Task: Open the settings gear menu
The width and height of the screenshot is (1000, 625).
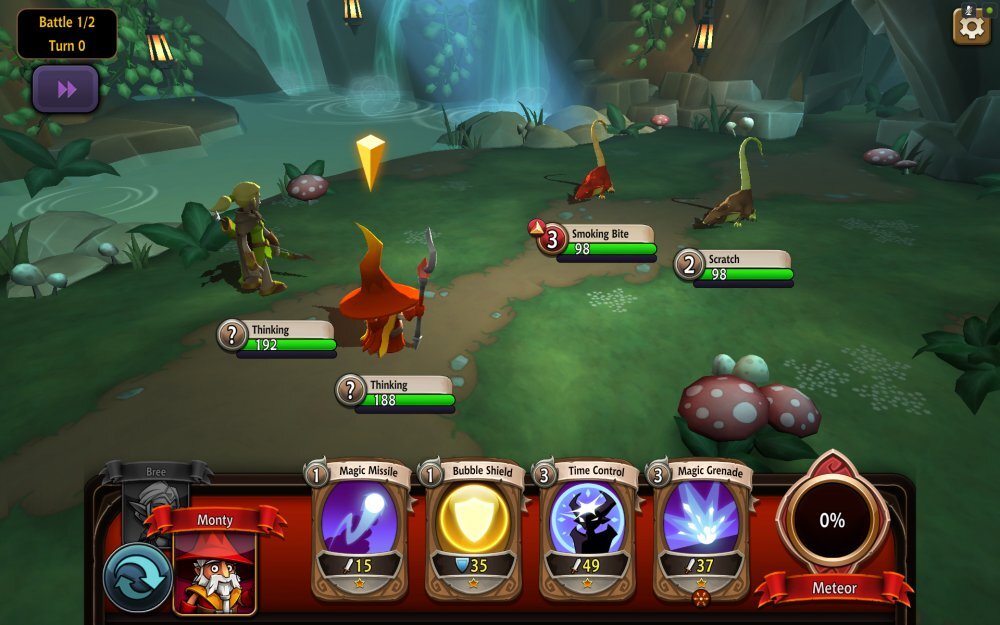Action: 970,26
